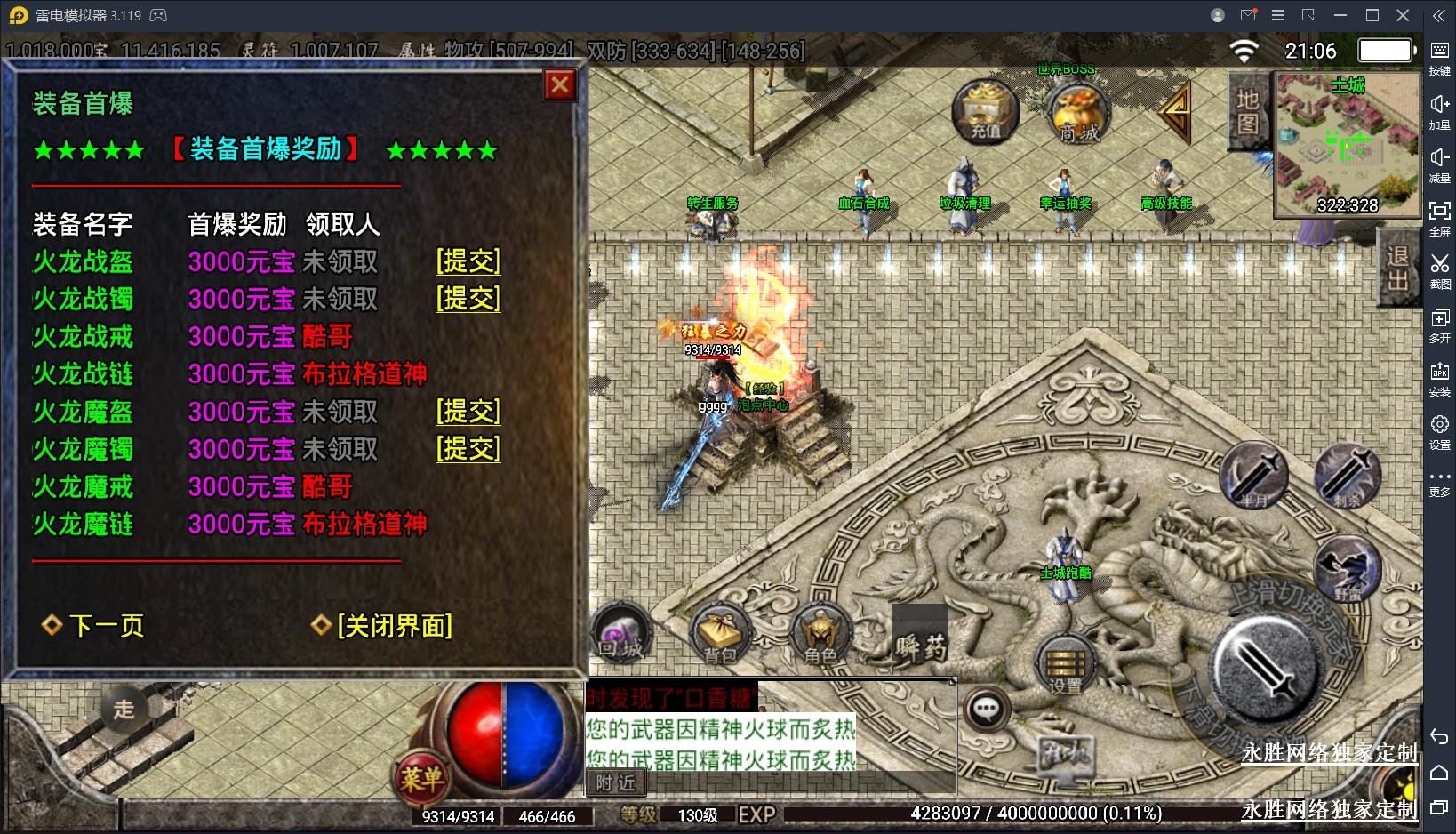Submit the 火龙战镯 first-drop reward
1456x834 pixels.
click(x=468, y=299)
